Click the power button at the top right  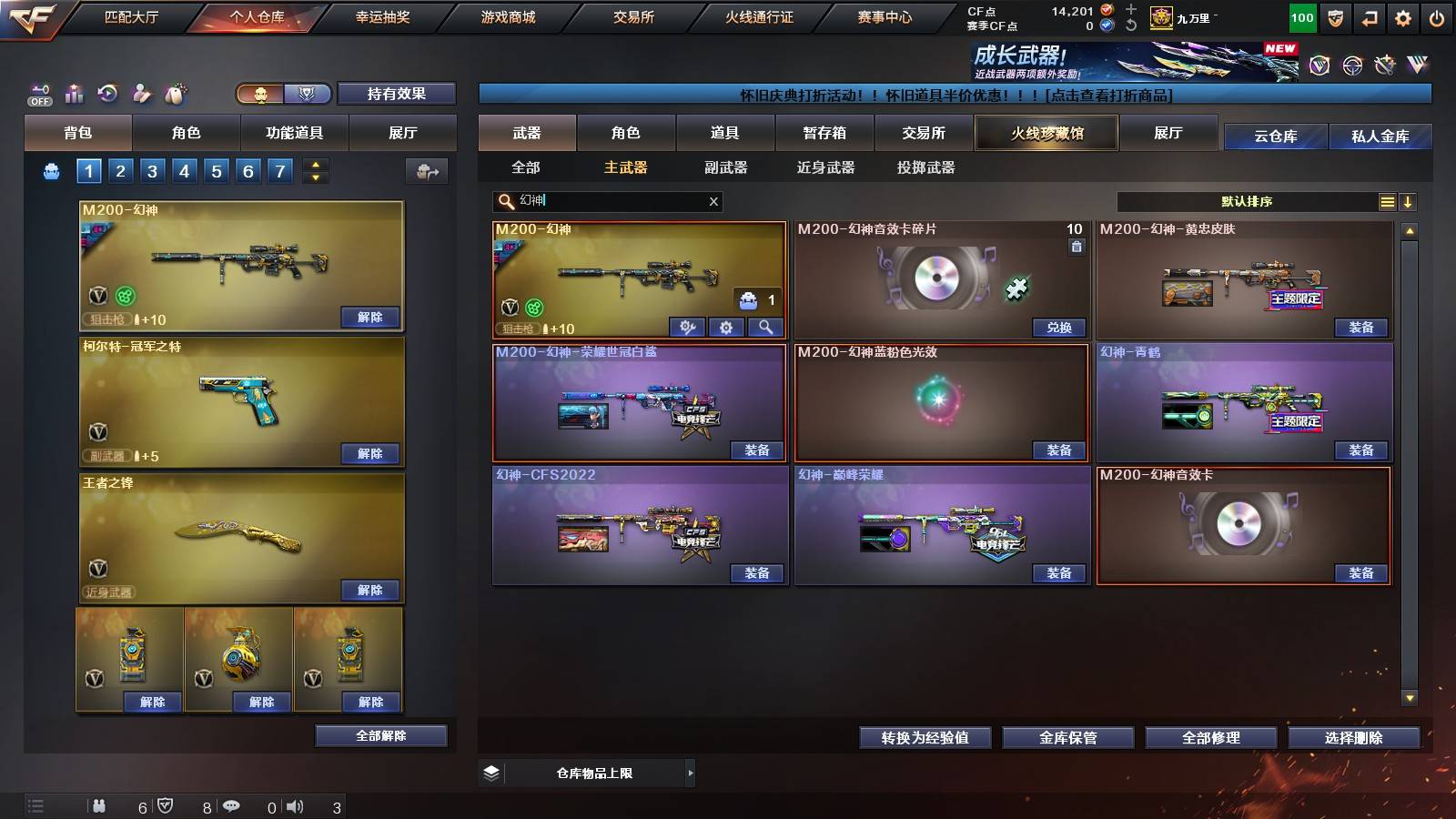click(1438, 16)
